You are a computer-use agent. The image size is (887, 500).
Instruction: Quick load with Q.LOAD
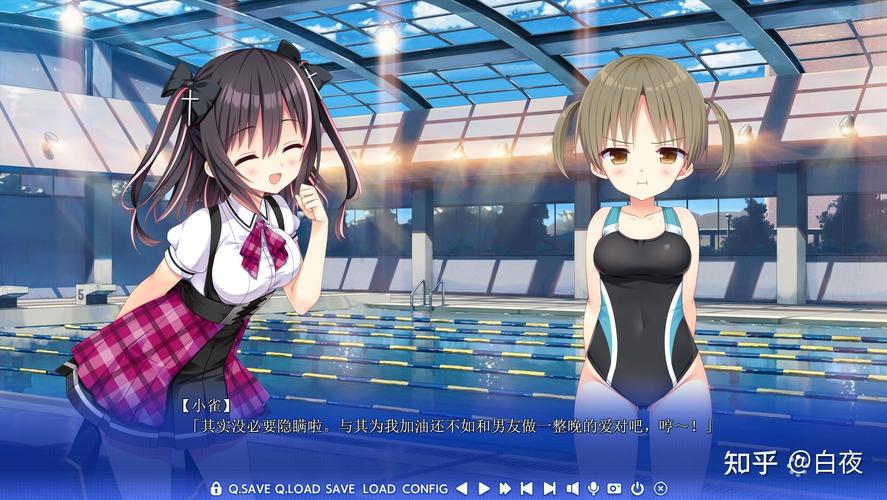click(298, 488)
